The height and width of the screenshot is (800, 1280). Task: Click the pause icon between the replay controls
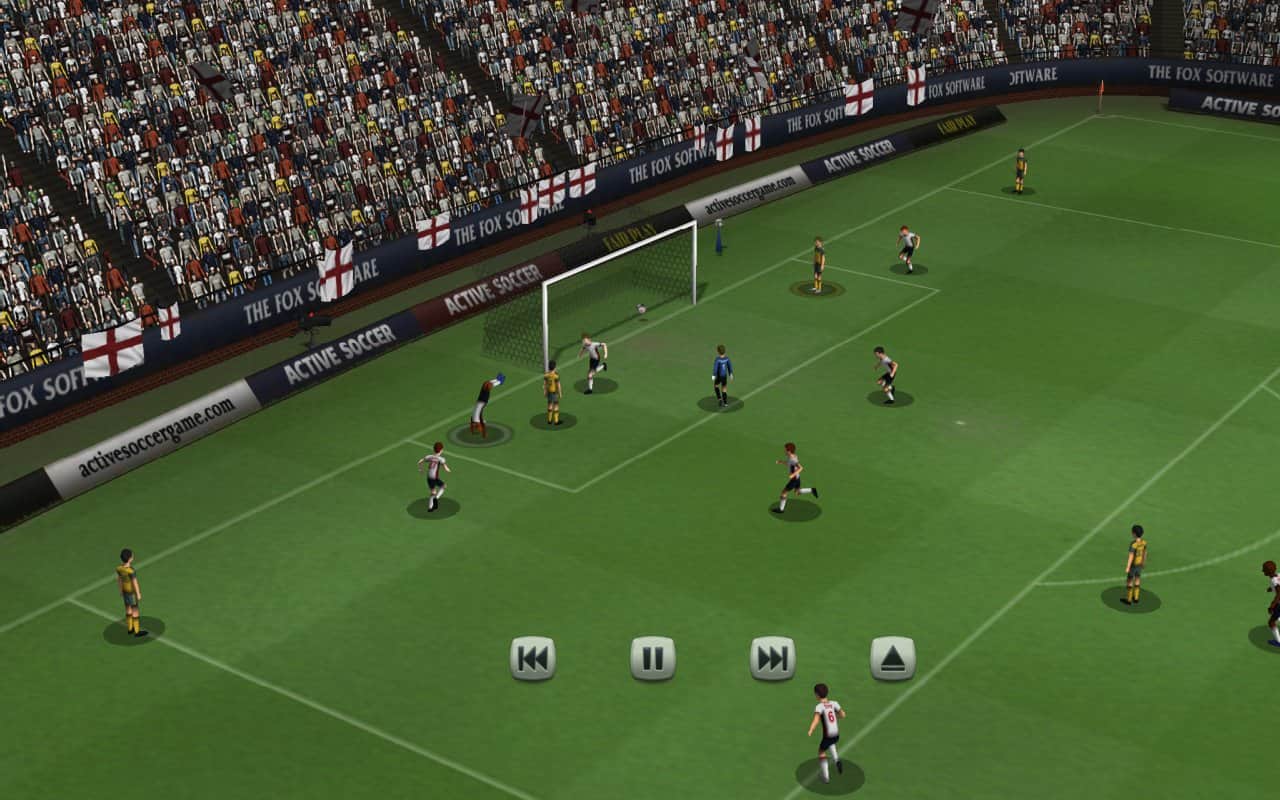[653, 659]
